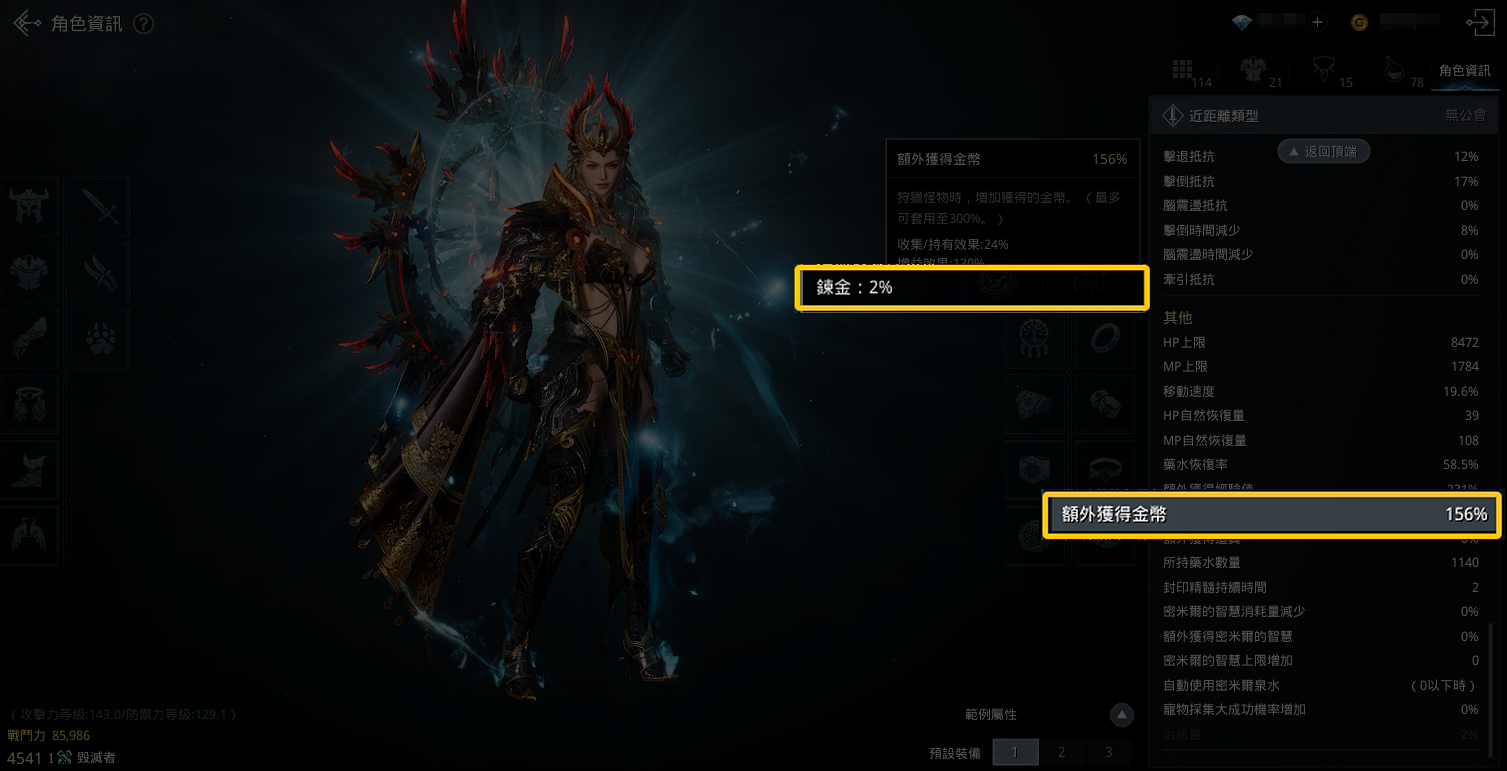Click the 返回頂端 button
This screenshot has height=771, width=1507.
point(1323,151)
